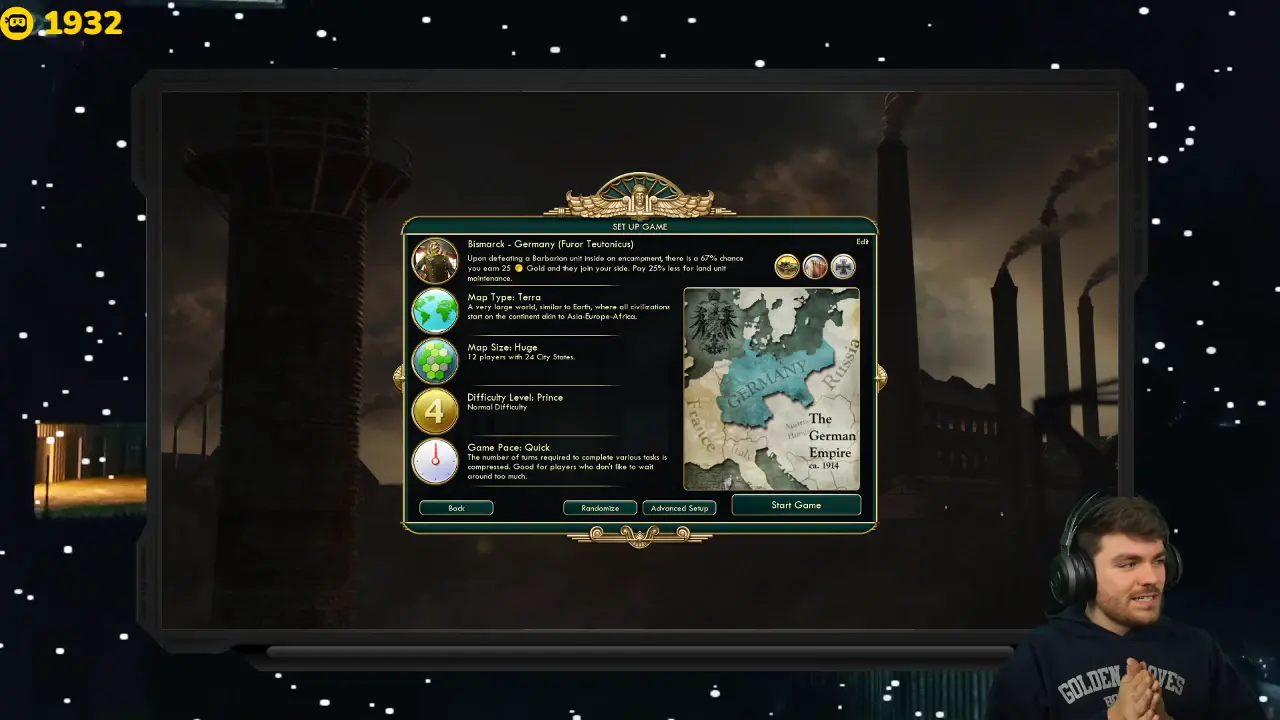Randomize the game setup options
The image size is (1280, 720).
[600, 508]
